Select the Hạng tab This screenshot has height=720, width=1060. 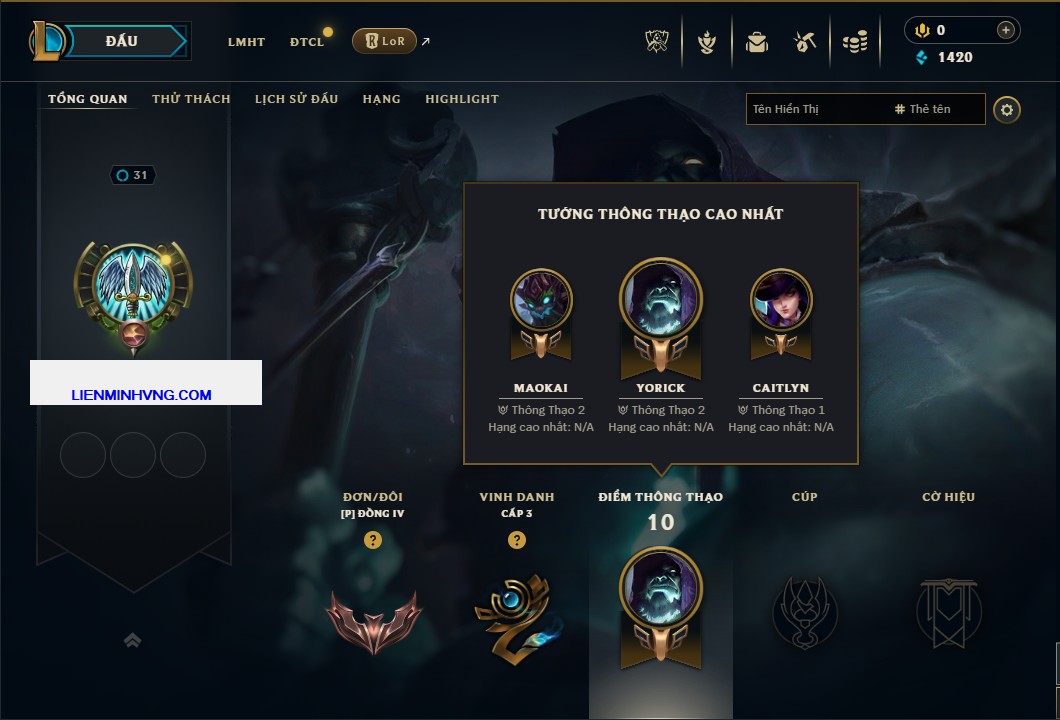tap(381, 99)
